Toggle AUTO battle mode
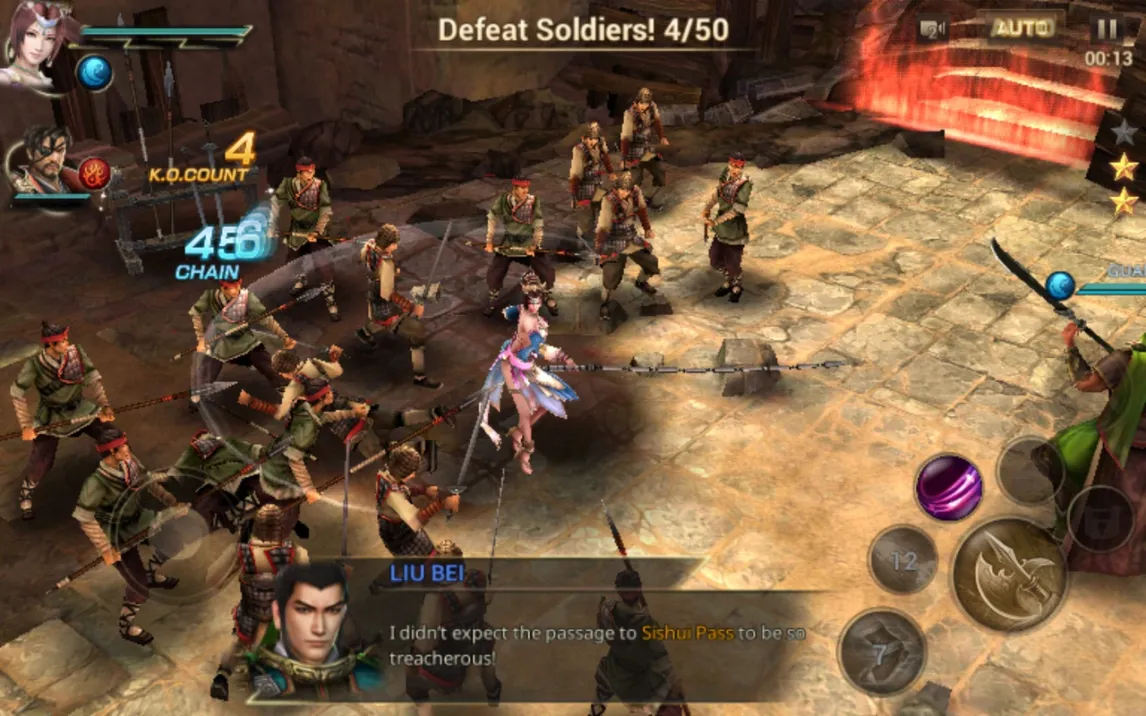The height and width of the screenshot is (716, 1146). pos(1022,28)
